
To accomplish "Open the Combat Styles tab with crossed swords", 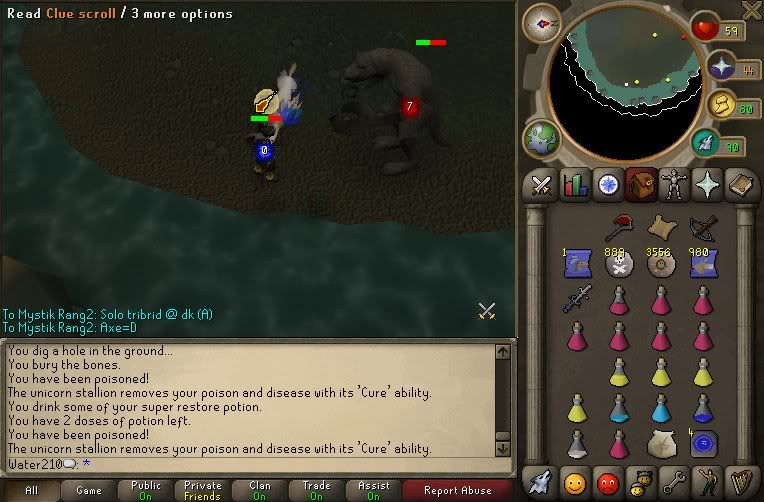I will pos(542,184).
